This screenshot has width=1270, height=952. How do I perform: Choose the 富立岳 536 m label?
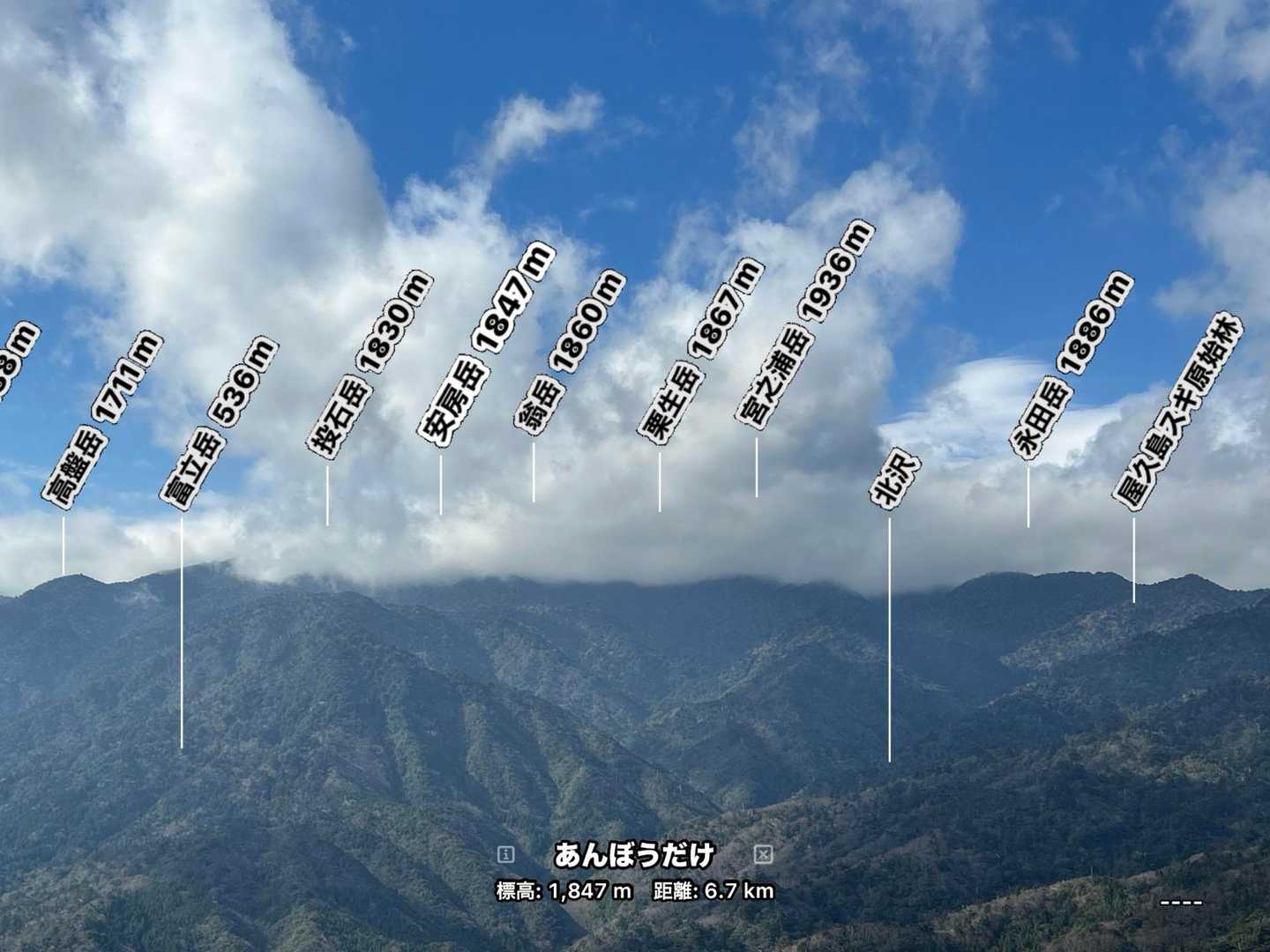pyautogui.click(x=219, y=423)
